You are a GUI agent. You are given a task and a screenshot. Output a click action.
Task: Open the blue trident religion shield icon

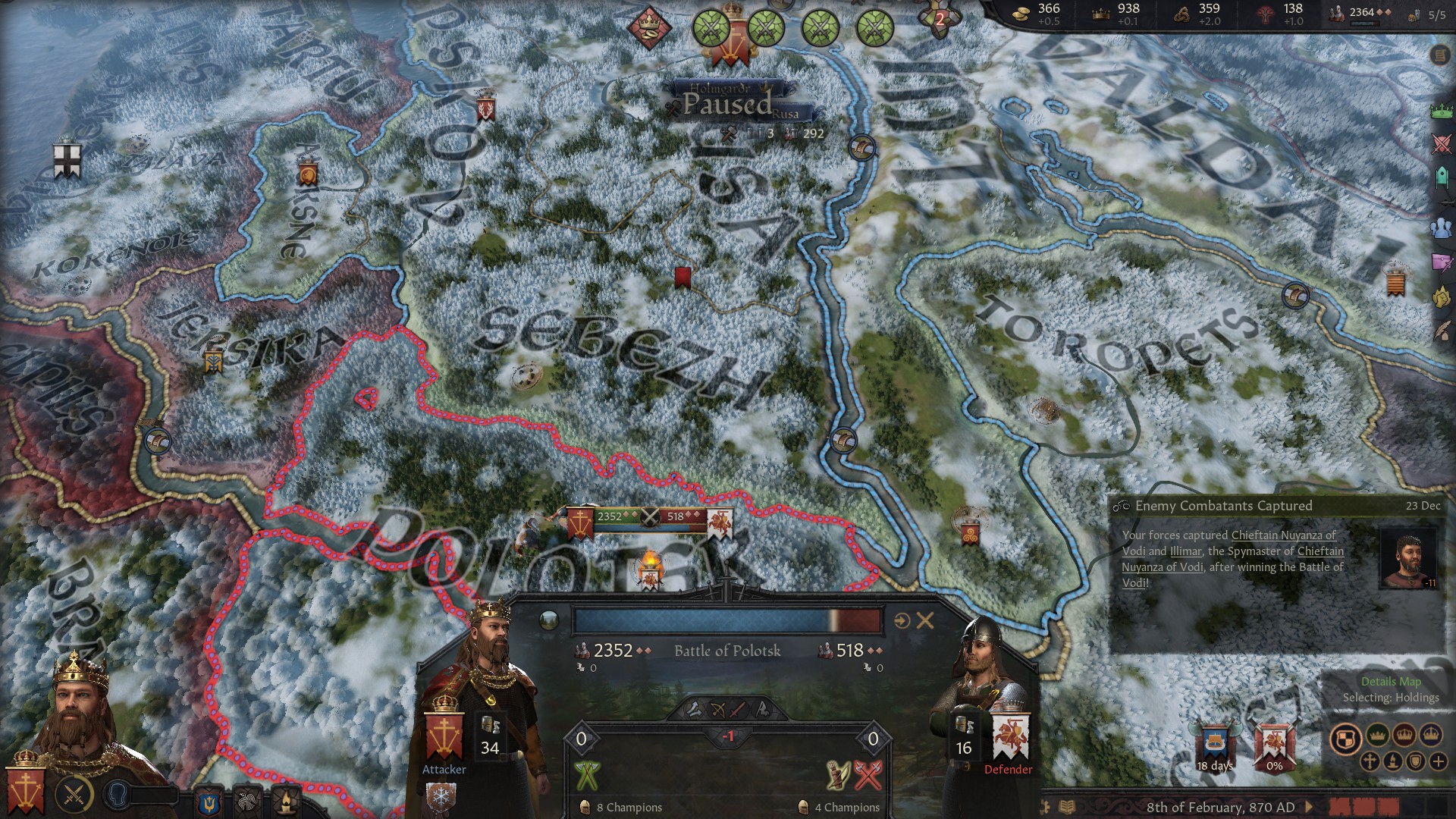[209, 802]
